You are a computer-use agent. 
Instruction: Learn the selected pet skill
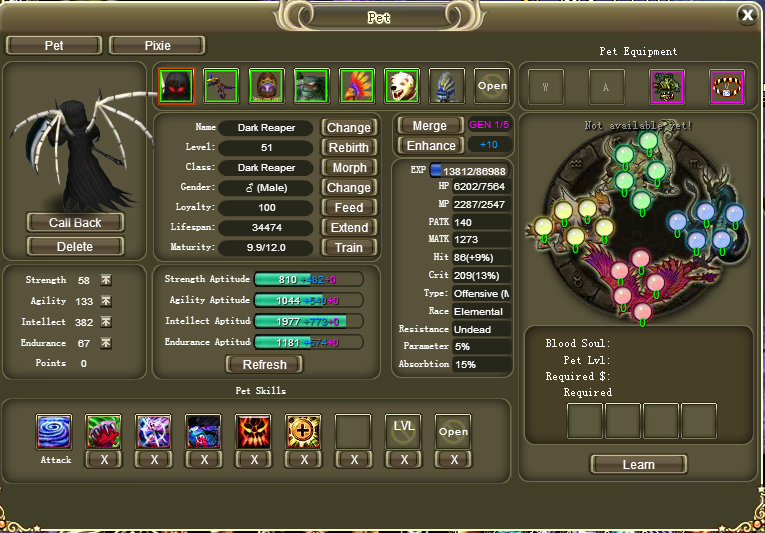click(638, 464)
